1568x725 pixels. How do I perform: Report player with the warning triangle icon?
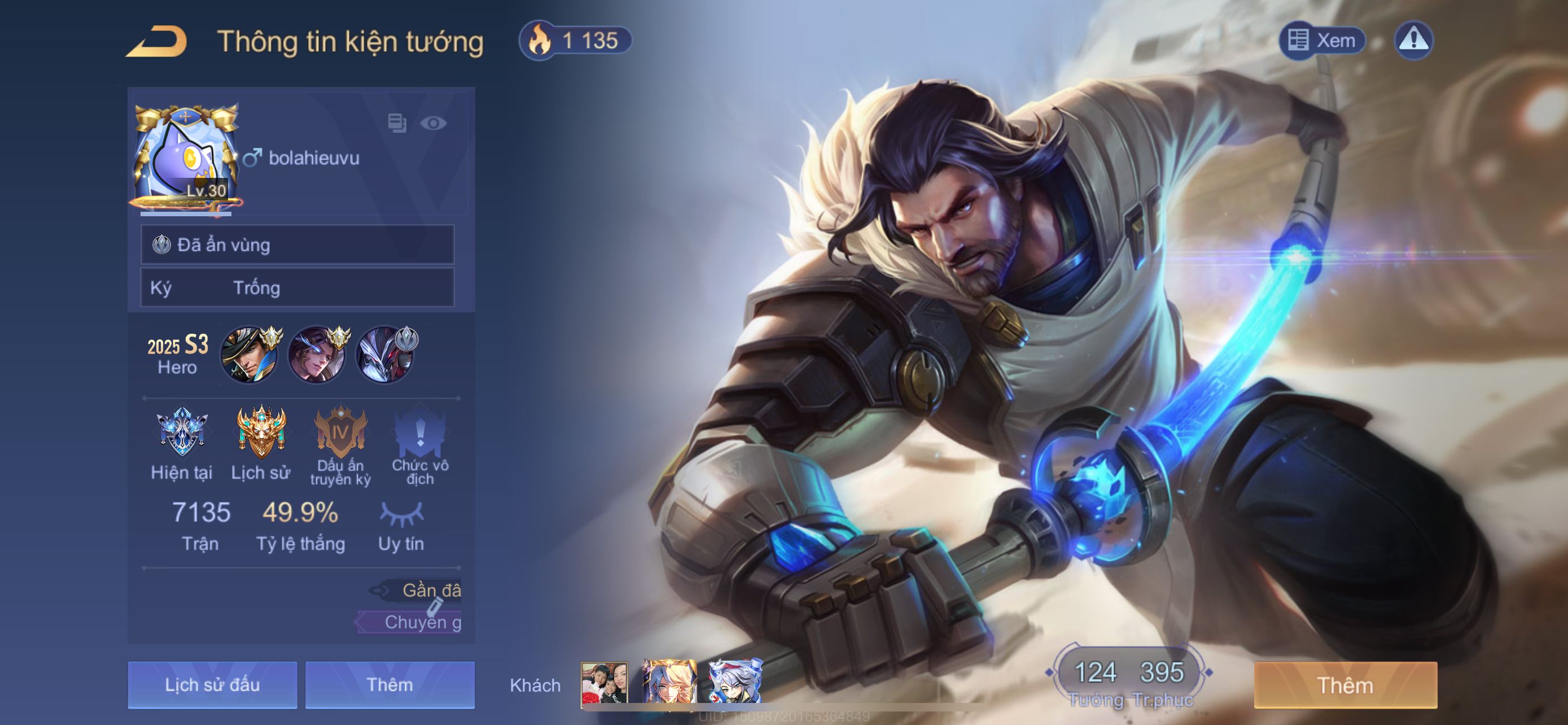pos(1413,41)
